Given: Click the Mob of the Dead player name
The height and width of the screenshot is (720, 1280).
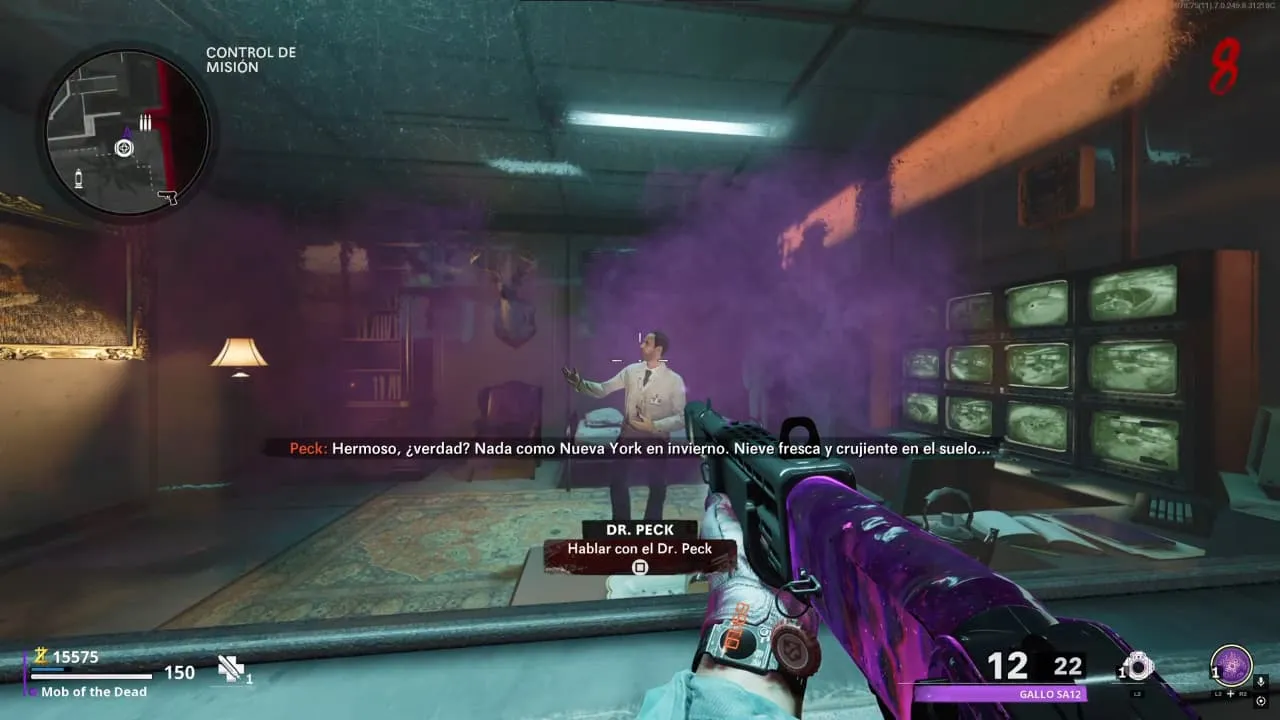Looking at the screenshot, I should pos(93,692).
